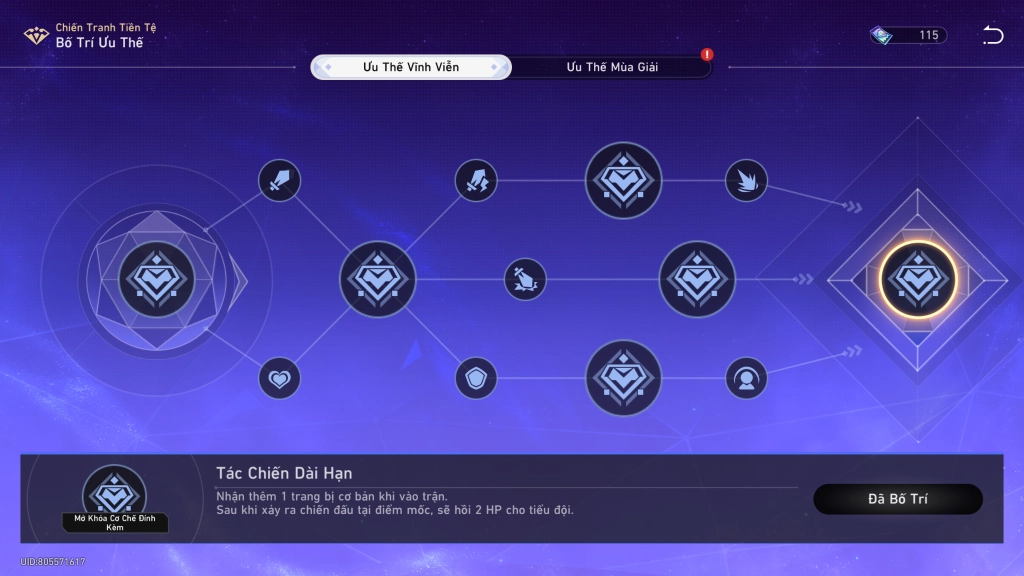
Task: Click the Đã Bố Trí button
Action: pos(898,499)
